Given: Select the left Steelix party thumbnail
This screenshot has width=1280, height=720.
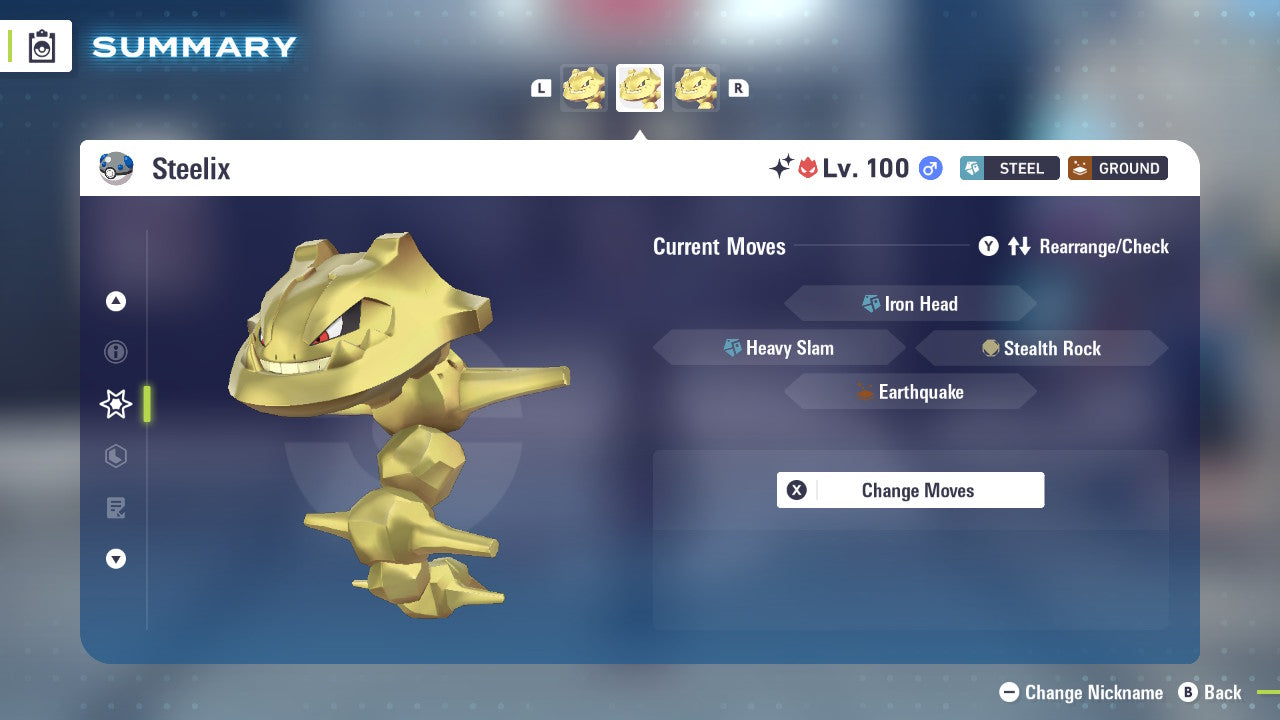Looking at the screenshot, I should [x=584, y=87].
